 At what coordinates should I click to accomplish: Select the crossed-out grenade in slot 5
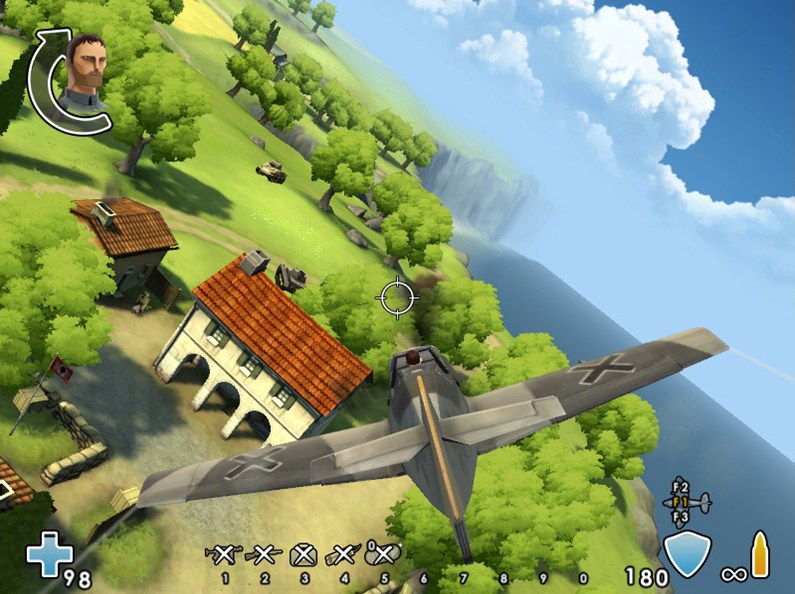click(384, 554)
